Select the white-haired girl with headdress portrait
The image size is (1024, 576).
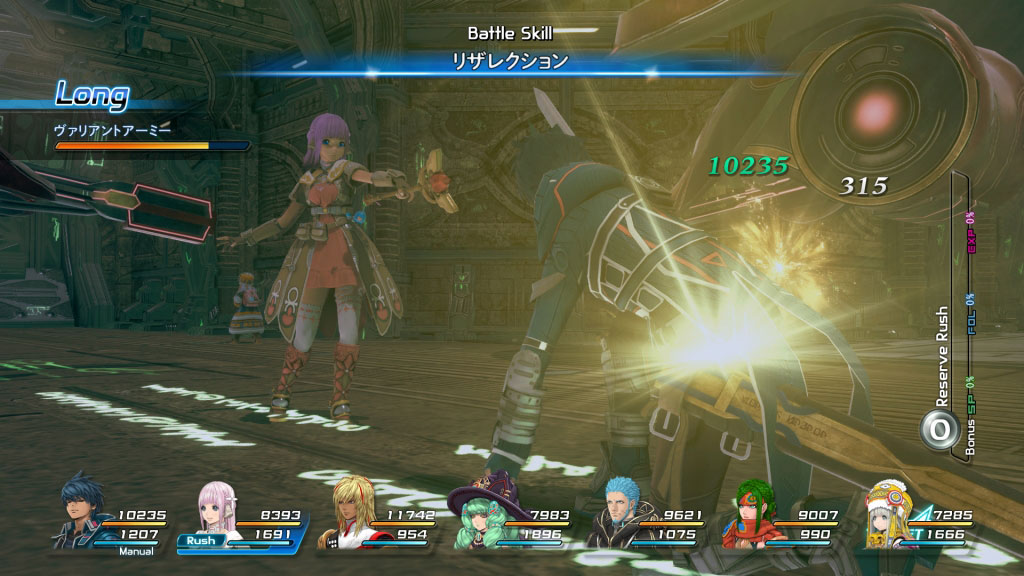coord(886,514)
